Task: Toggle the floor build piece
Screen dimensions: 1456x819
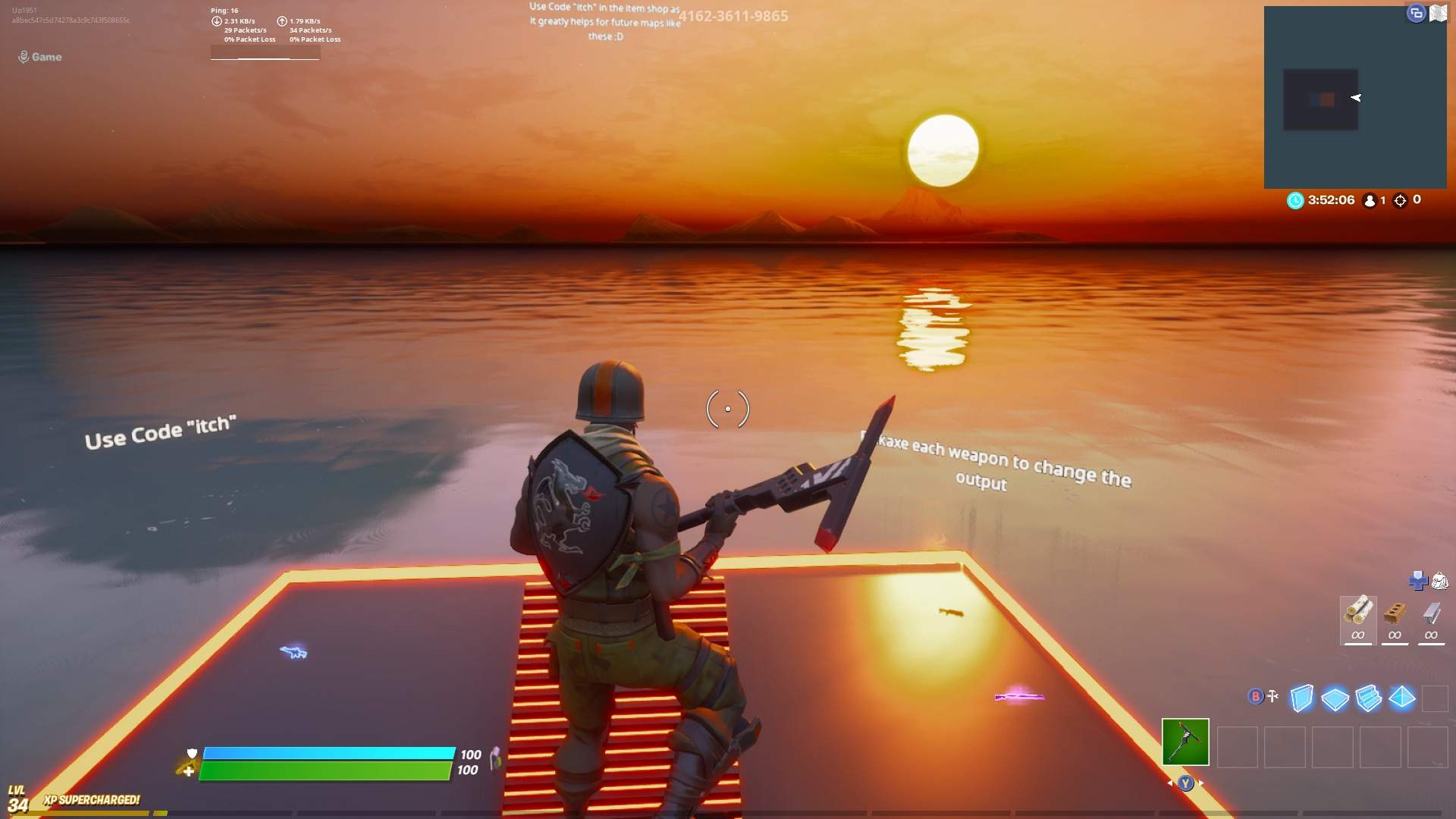Action: click(x=1335, y=698)
